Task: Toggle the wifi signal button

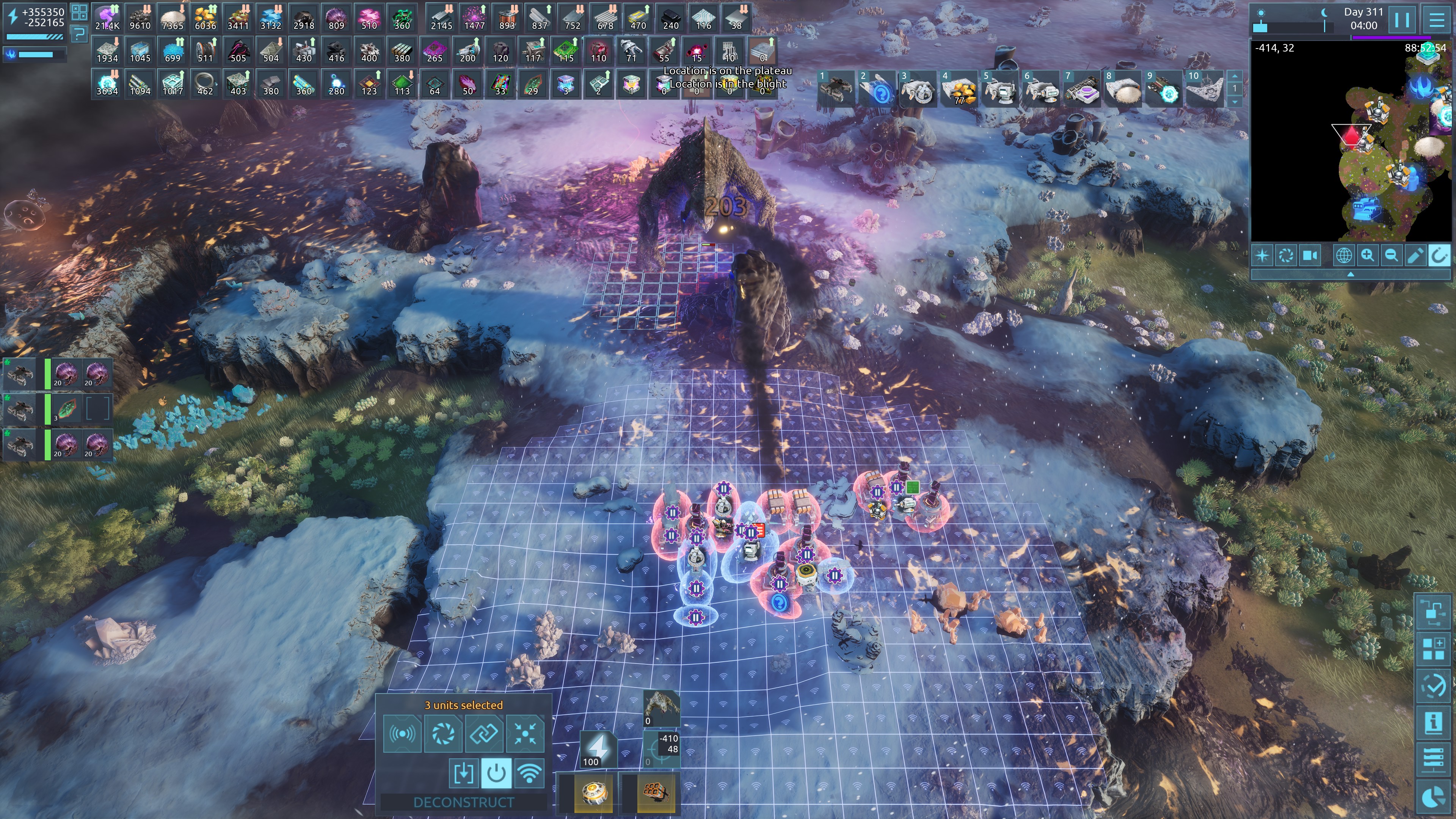Action: point(529,773)
